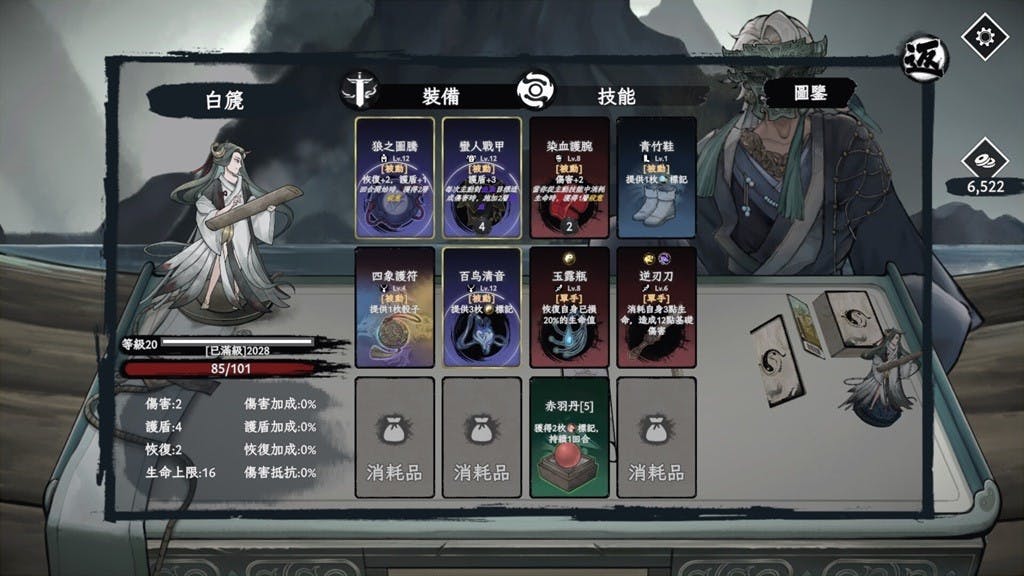Open the 技能 skills tab

615,96
